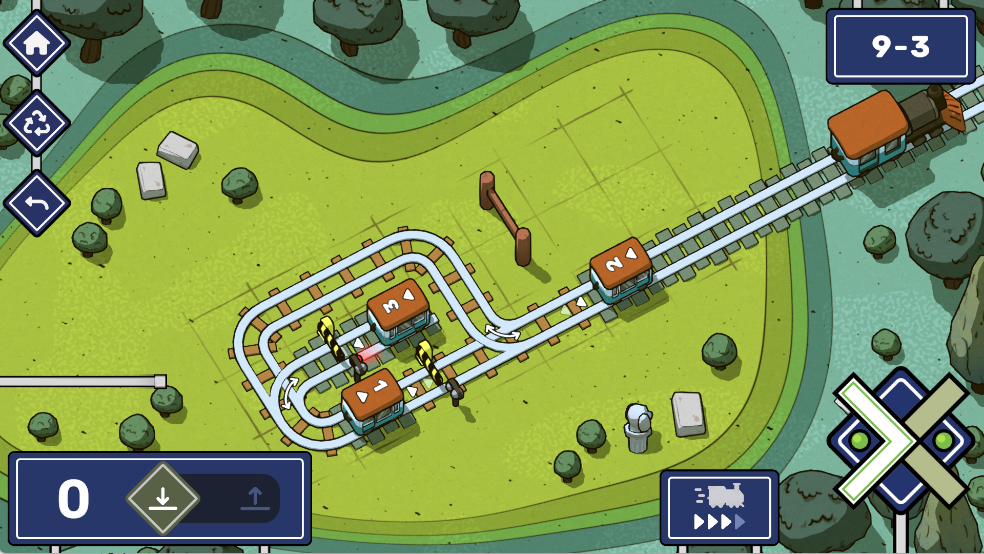This screenshot has height=554, width=984.
Task: Switch to the upward arrow option in the track panel
Action: (x=254, y=498)
